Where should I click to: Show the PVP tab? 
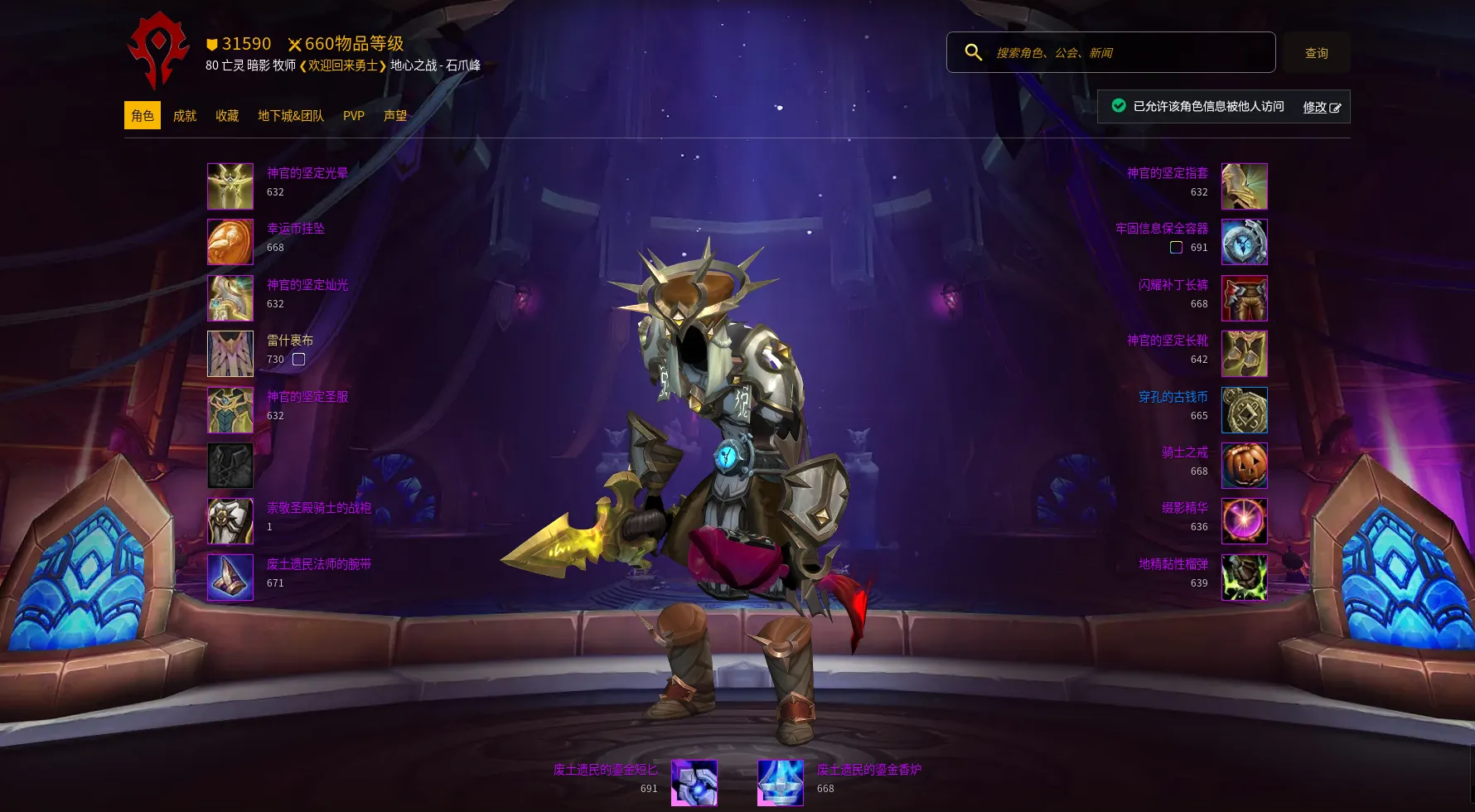point(354,116)
